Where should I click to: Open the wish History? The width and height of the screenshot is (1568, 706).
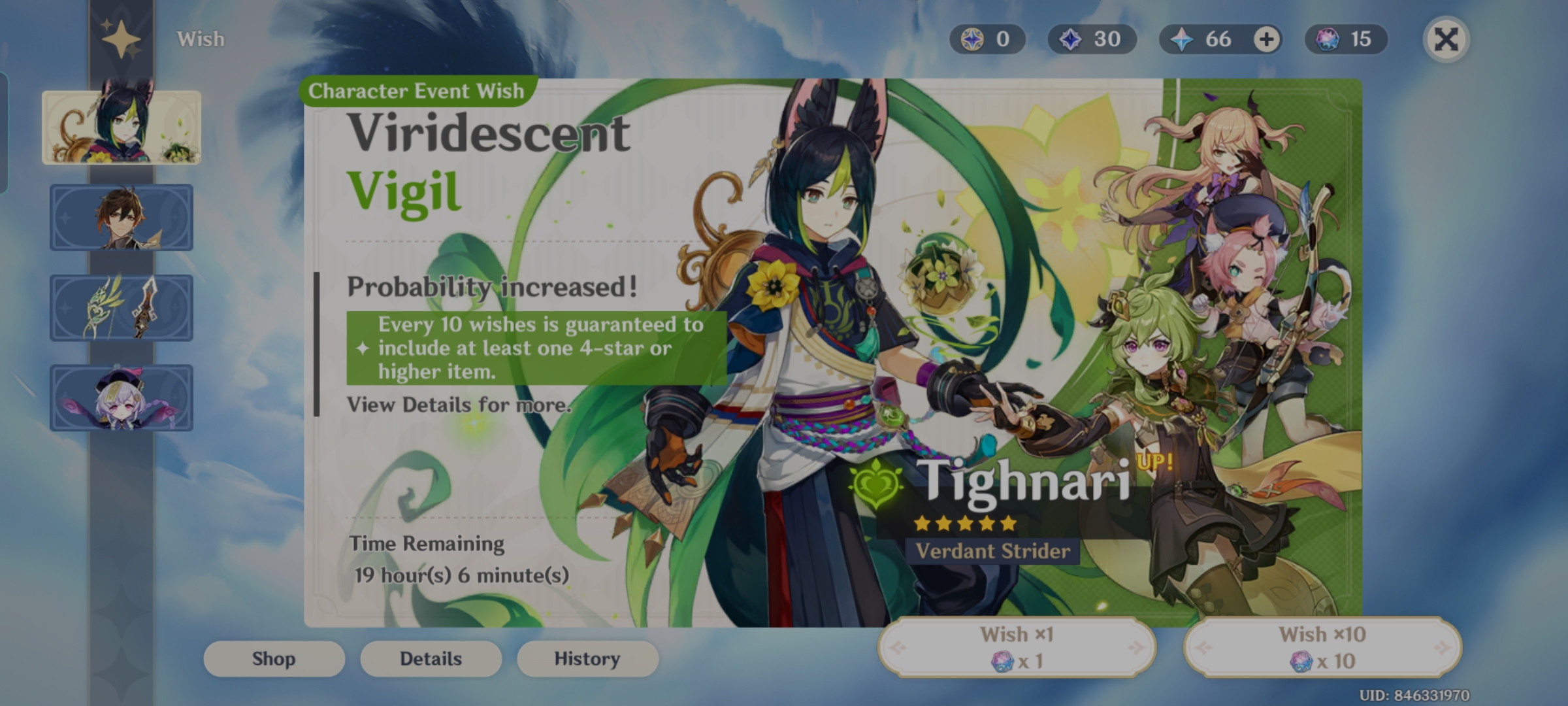(587, 658)
